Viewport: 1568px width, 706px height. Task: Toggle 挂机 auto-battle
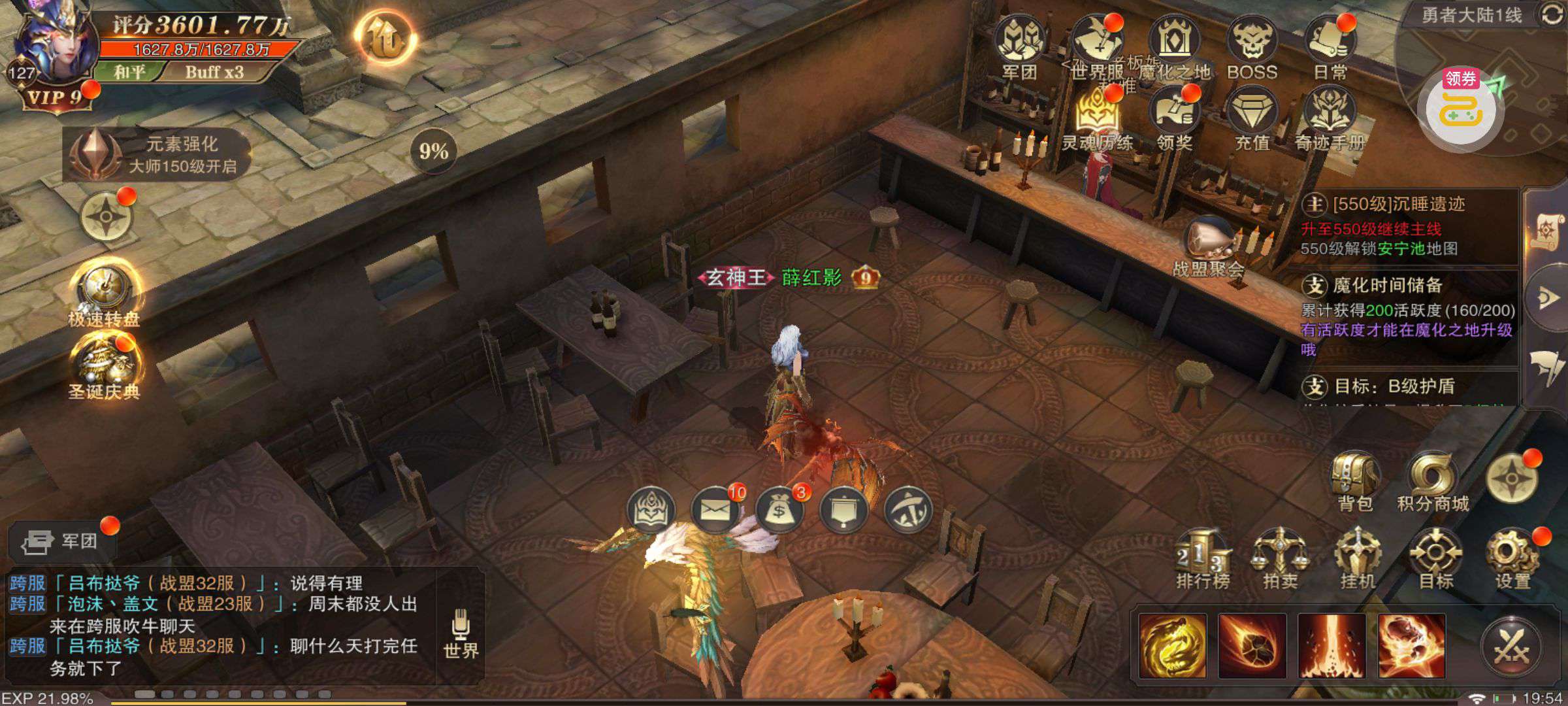1358,559
